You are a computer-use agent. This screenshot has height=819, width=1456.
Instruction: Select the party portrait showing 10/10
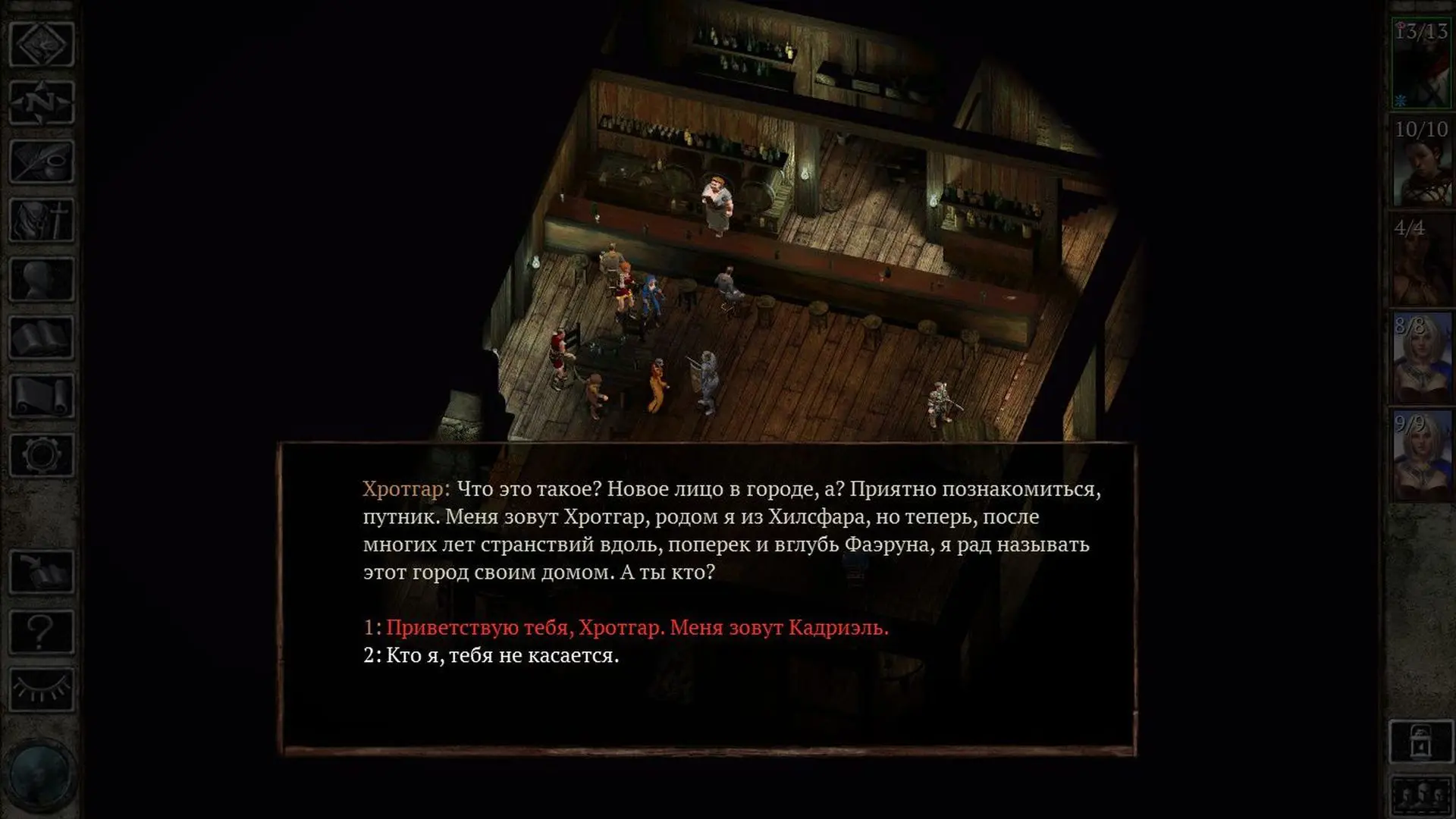coord(1421,162)
